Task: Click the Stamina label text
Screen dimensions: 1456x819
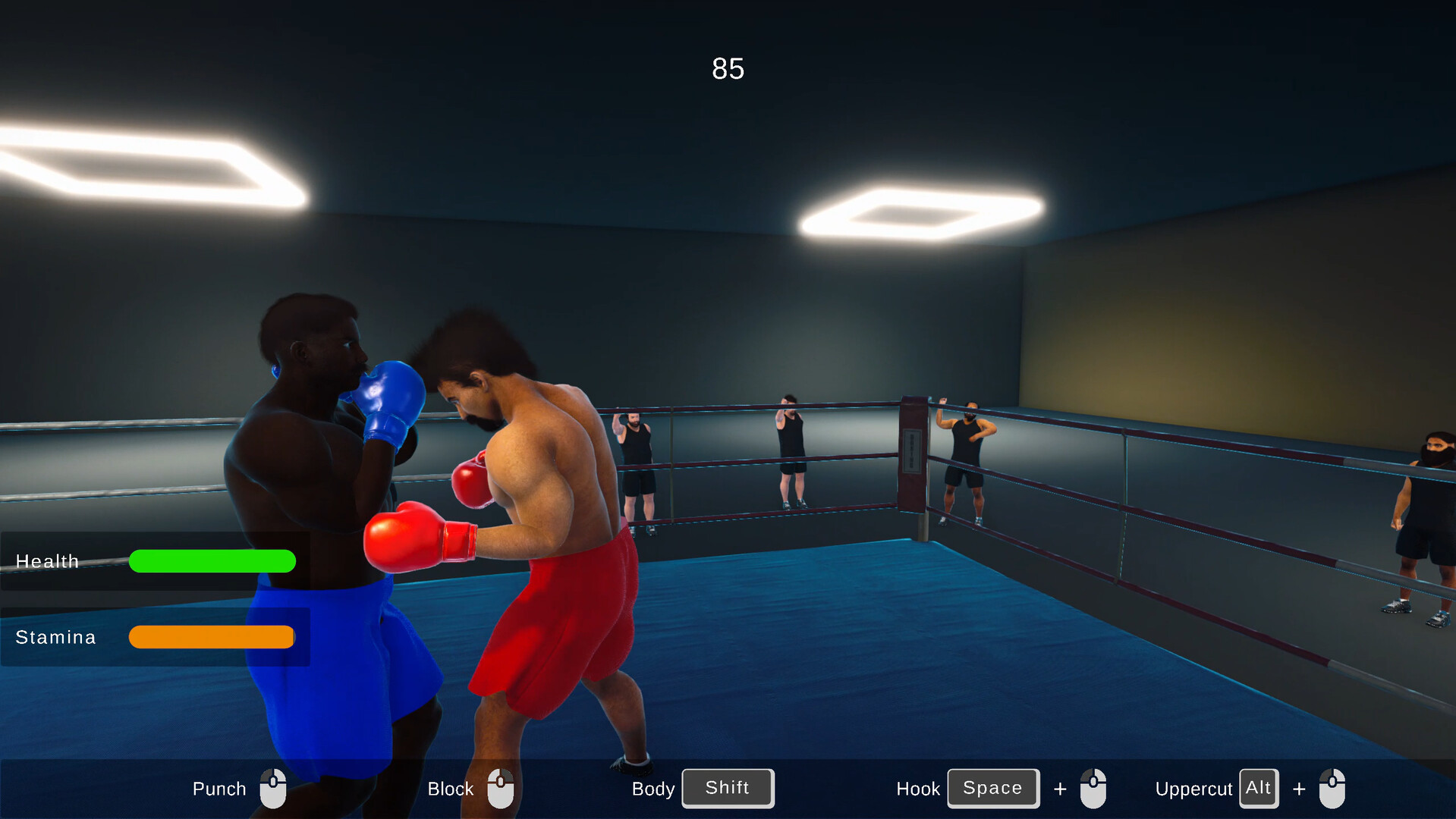Action: coord(55,637)
